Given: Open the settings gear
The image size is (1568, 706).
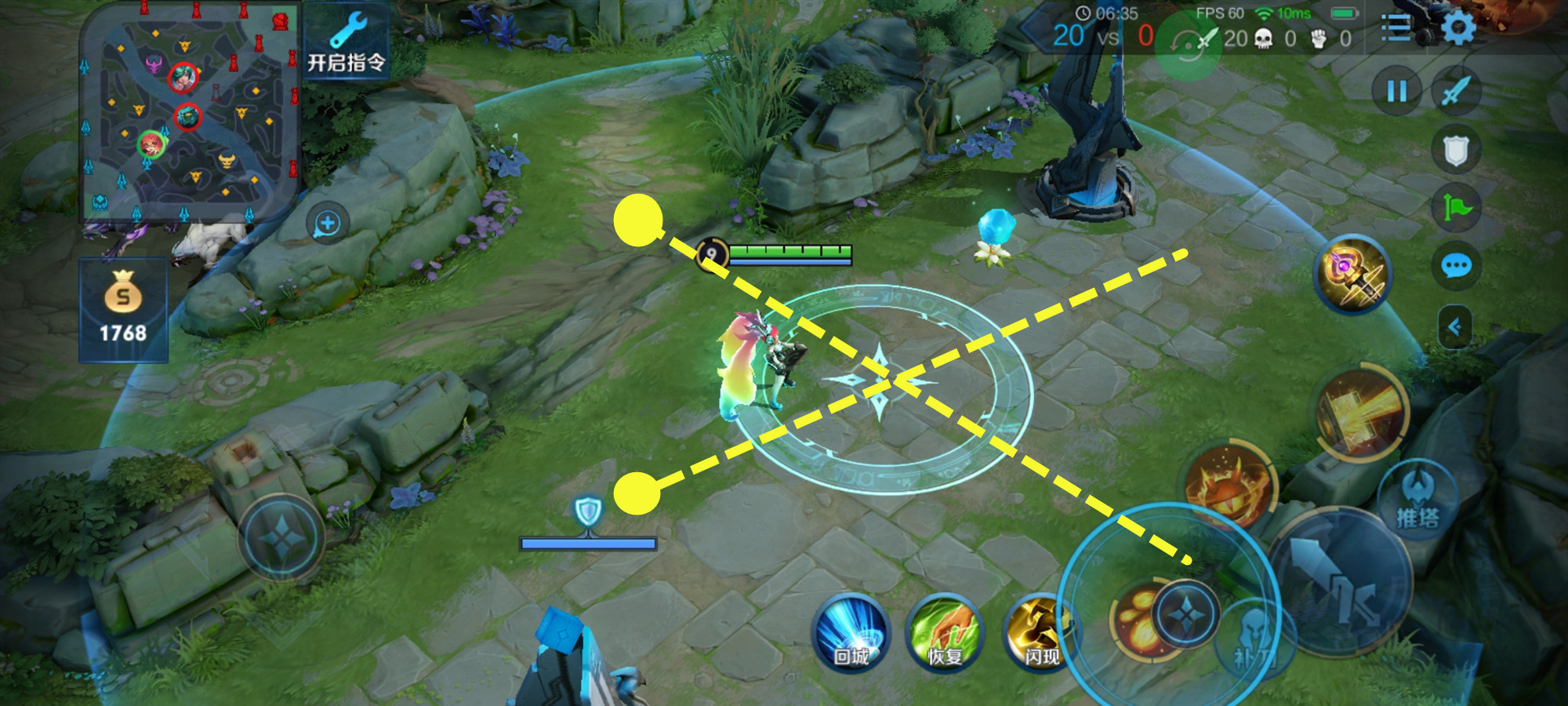Looking at the screenshot, I should click(x=1458, y=29).
